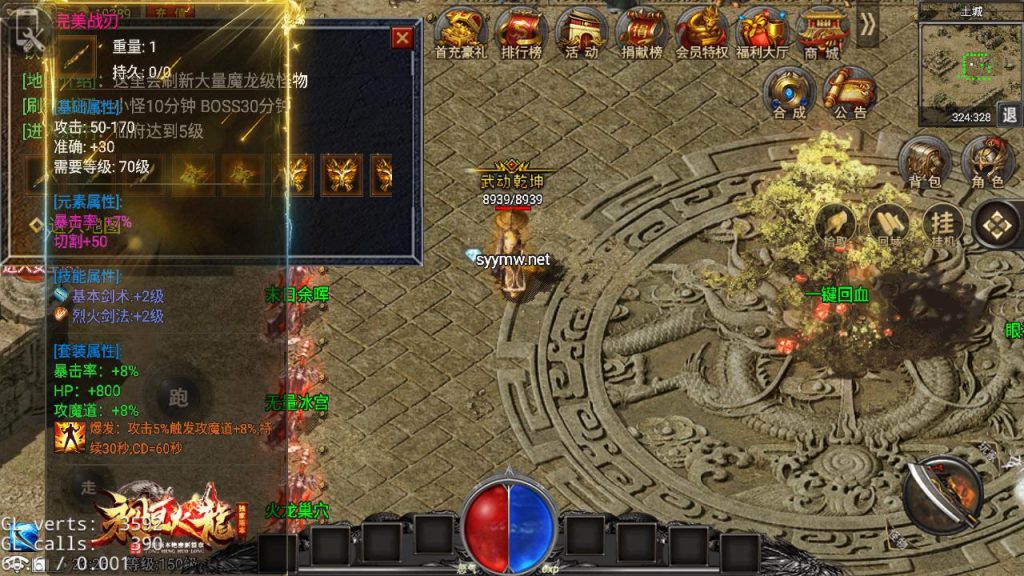Open the 公告 announcement scroll
1024x576 pixels.
point(849,94)
